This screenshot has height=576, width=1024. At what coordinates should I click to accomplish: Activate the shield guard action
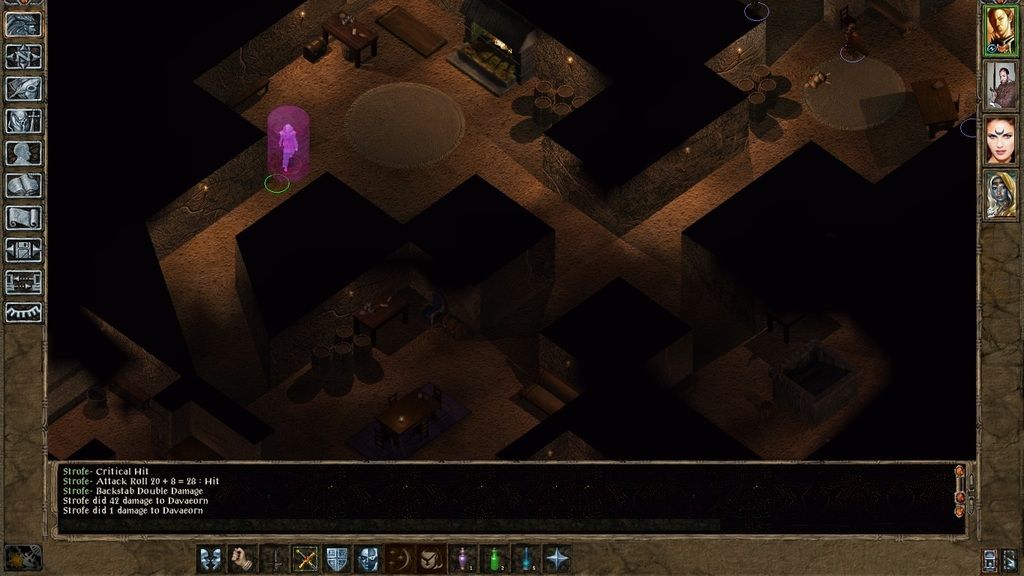(337, 559)
